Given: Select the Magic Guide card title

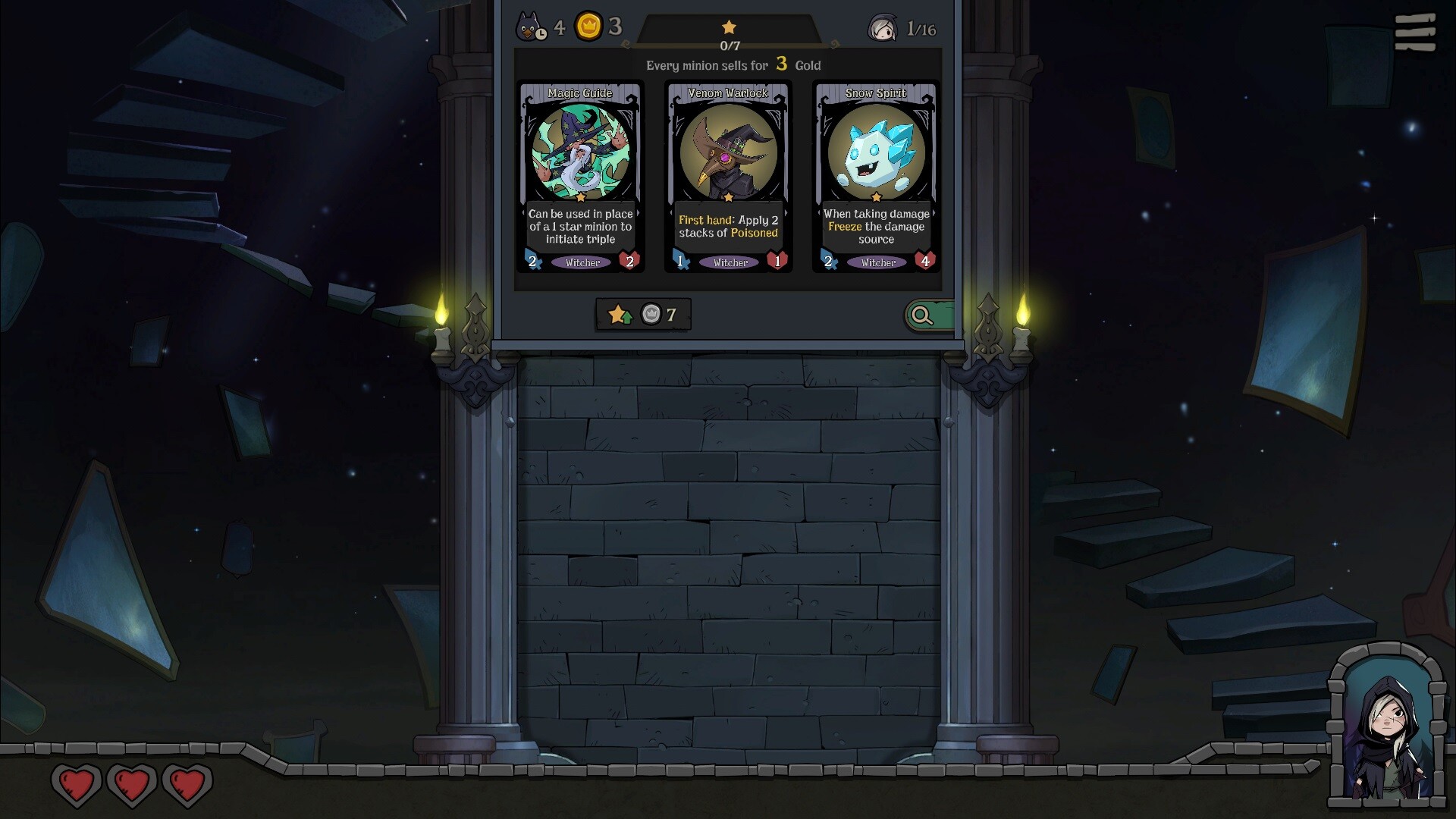Looking at the screenshot, I should [x=581, y=93].
